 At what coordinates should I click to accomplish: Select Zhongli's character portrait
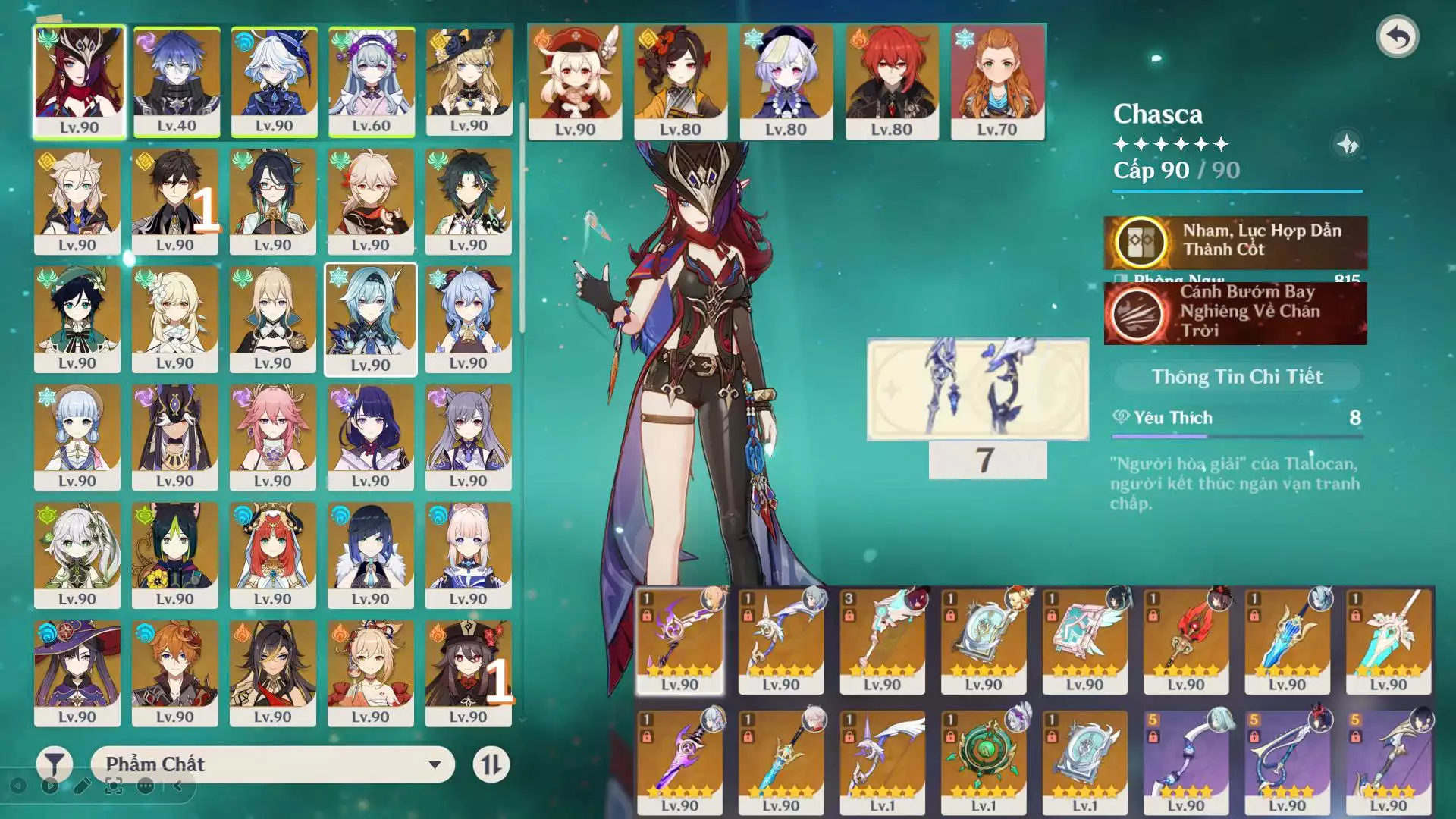(x=175, y=201)
